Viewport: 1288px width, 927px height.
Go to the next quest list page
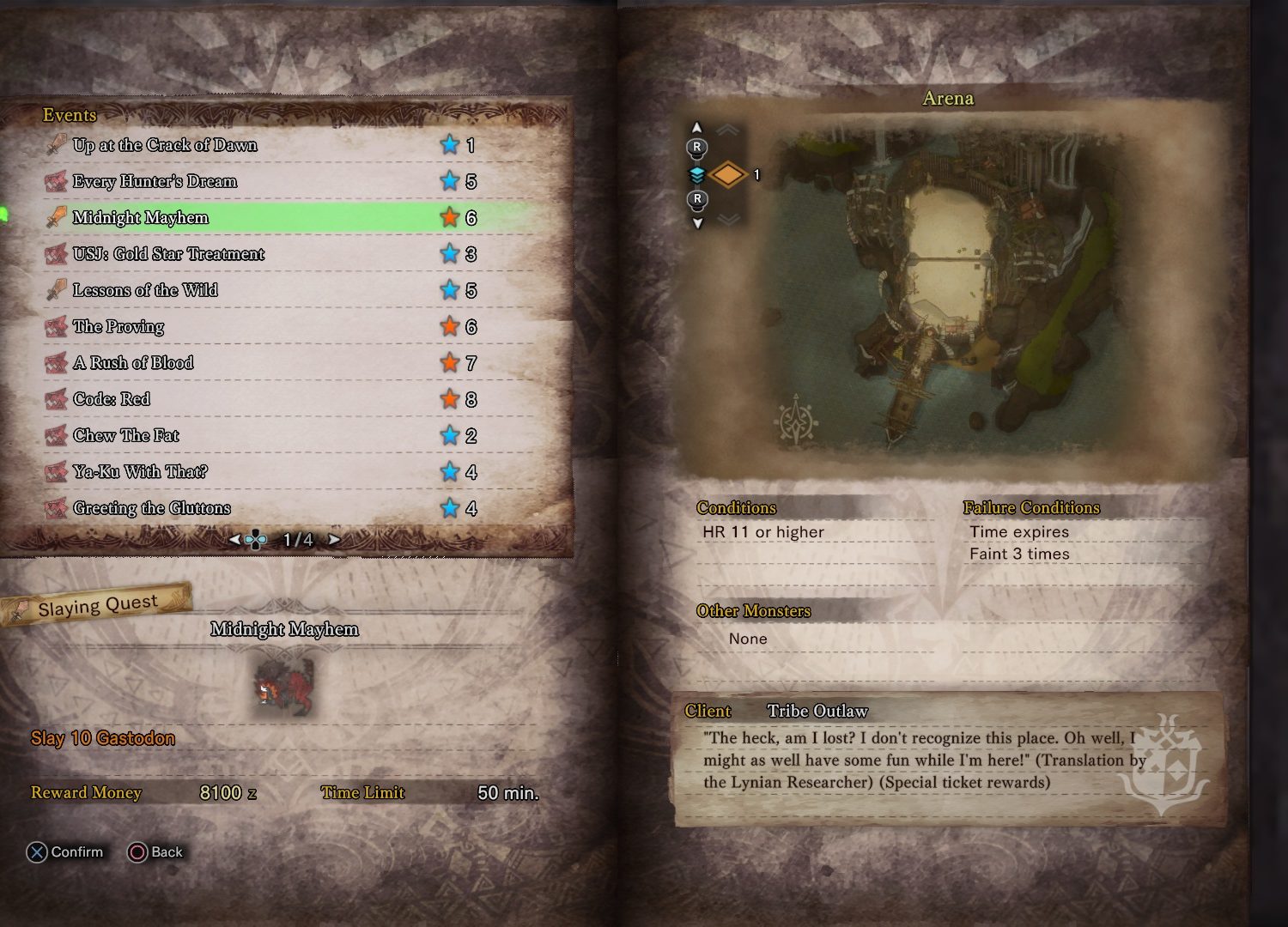(335, 540)
